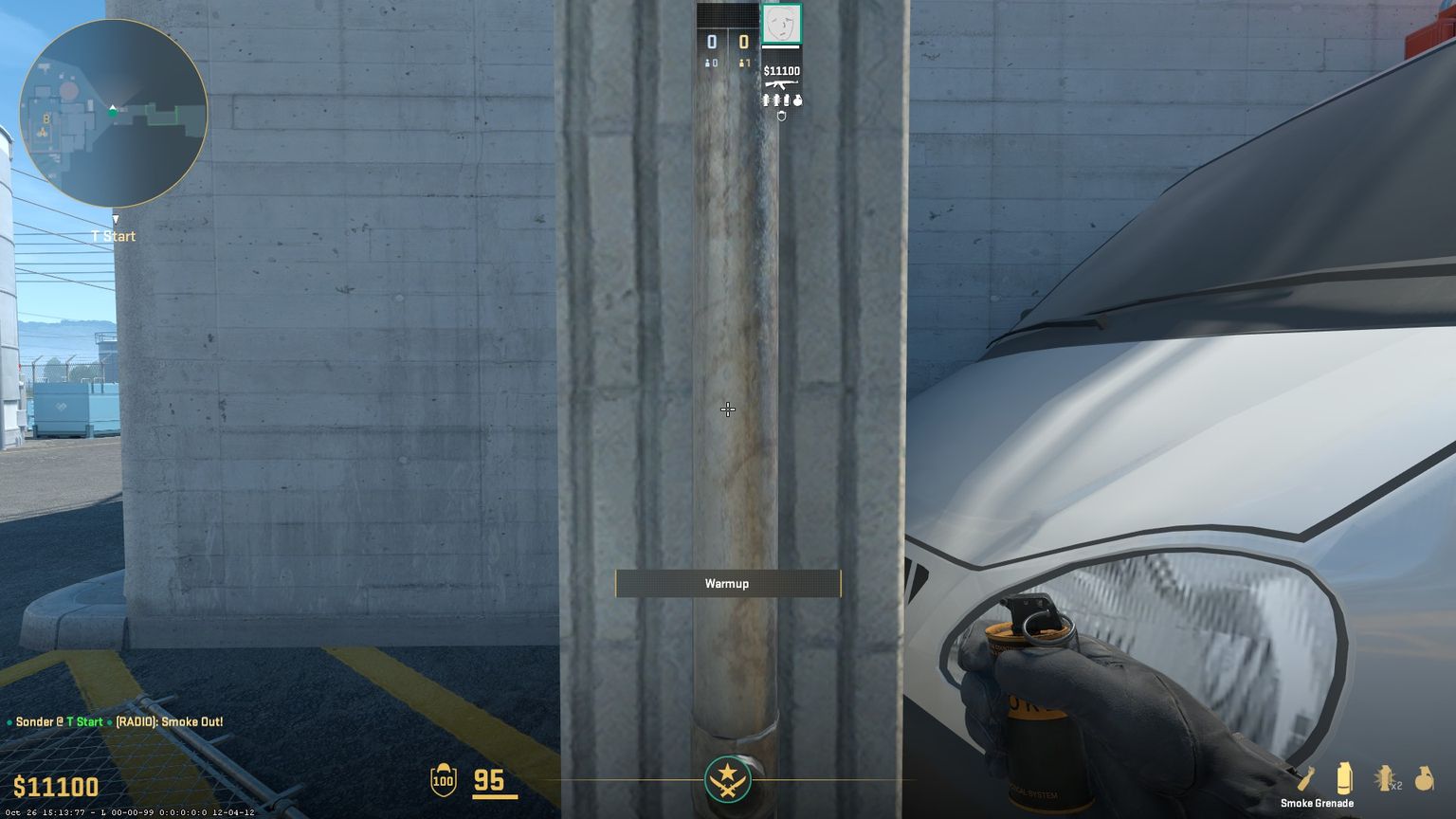
Task: Click the $11100 money display bottom left
Action: point(52,788)
